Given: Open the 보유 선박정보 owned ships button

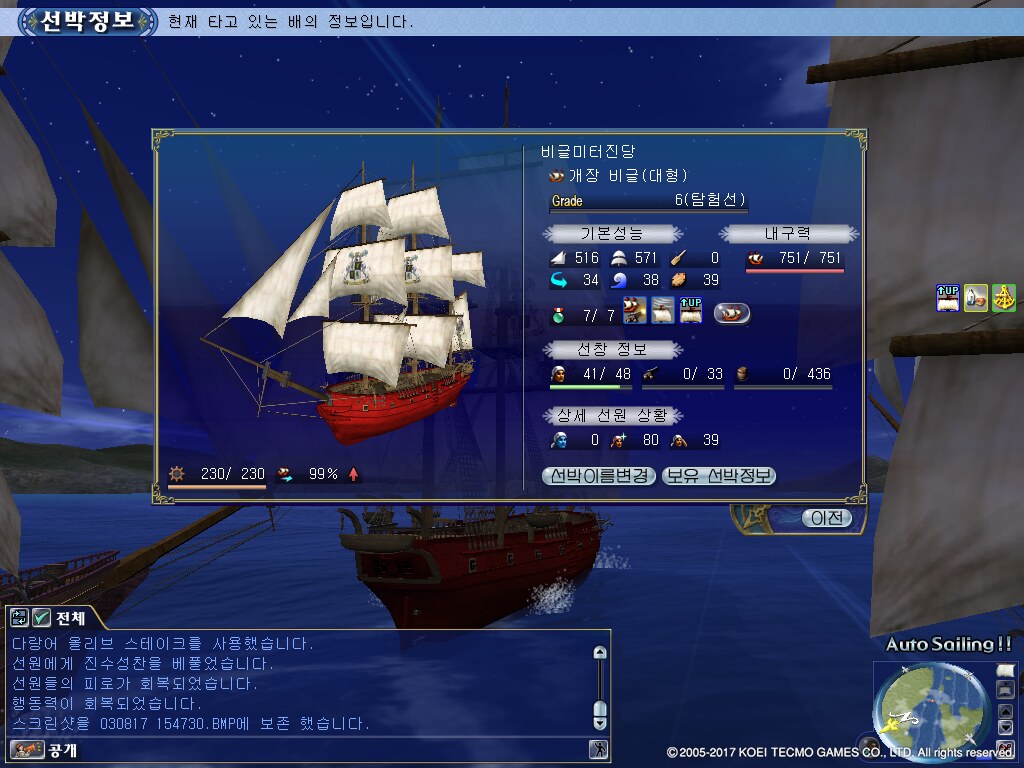Looking at the screenshot, I should (719, 476).
